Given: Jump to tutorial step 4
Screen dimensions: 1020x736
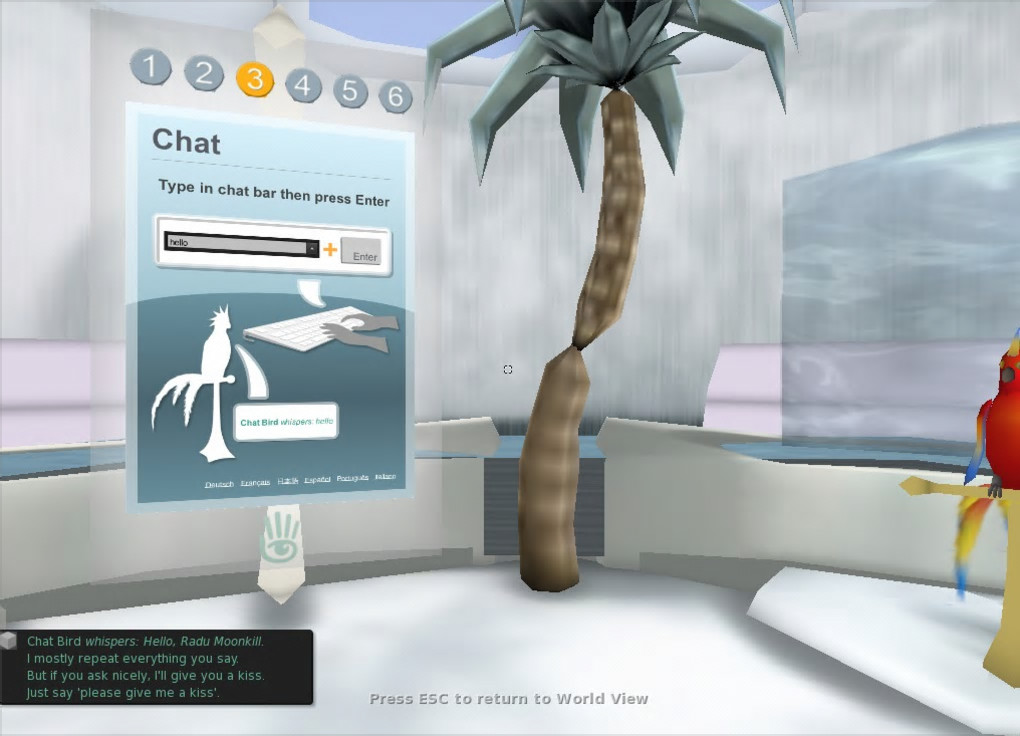Looking at the screenshot, I should pos(304,86).
